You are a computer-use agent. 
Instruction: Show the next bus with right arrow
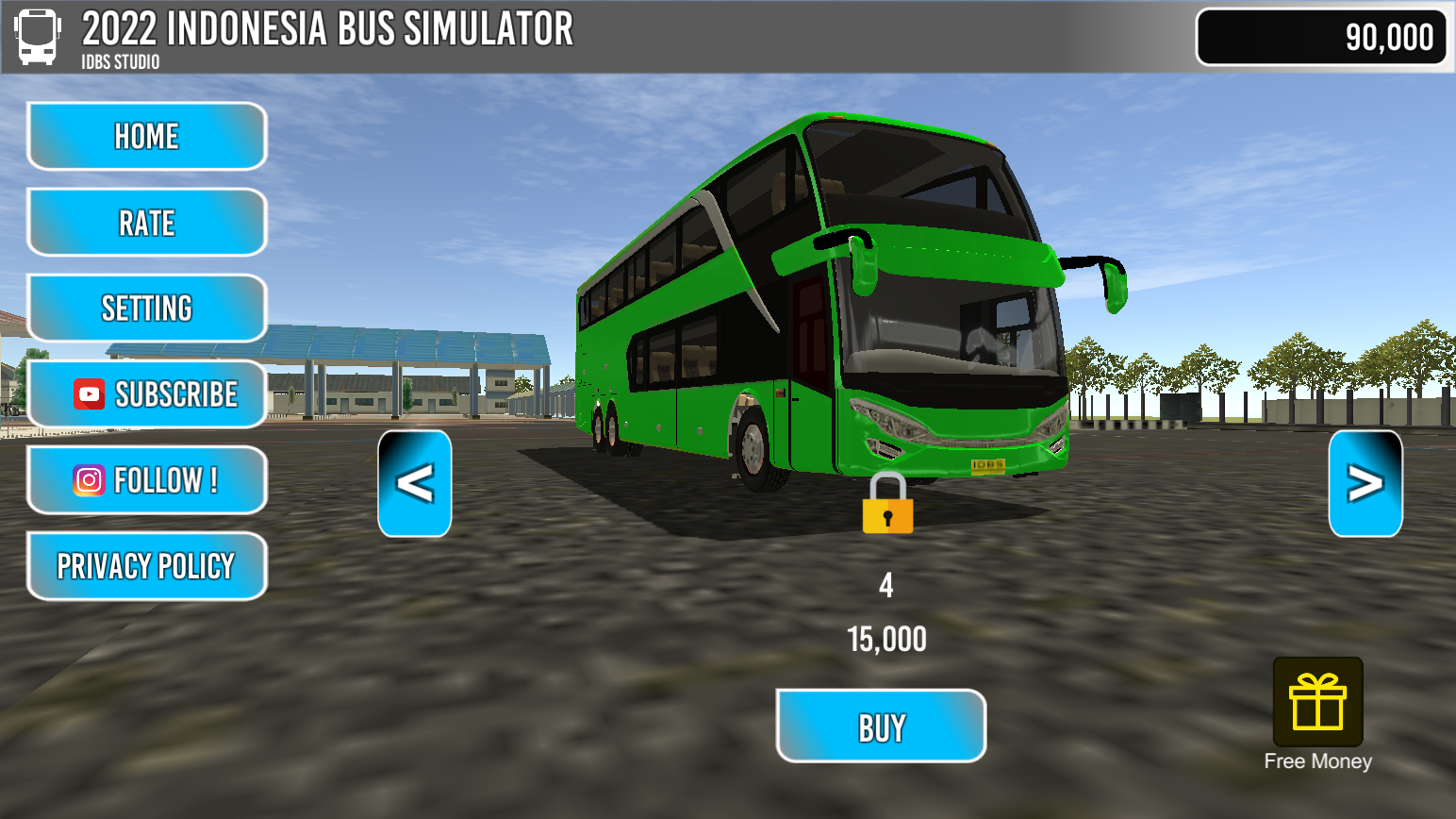(x=1365, y=484)
